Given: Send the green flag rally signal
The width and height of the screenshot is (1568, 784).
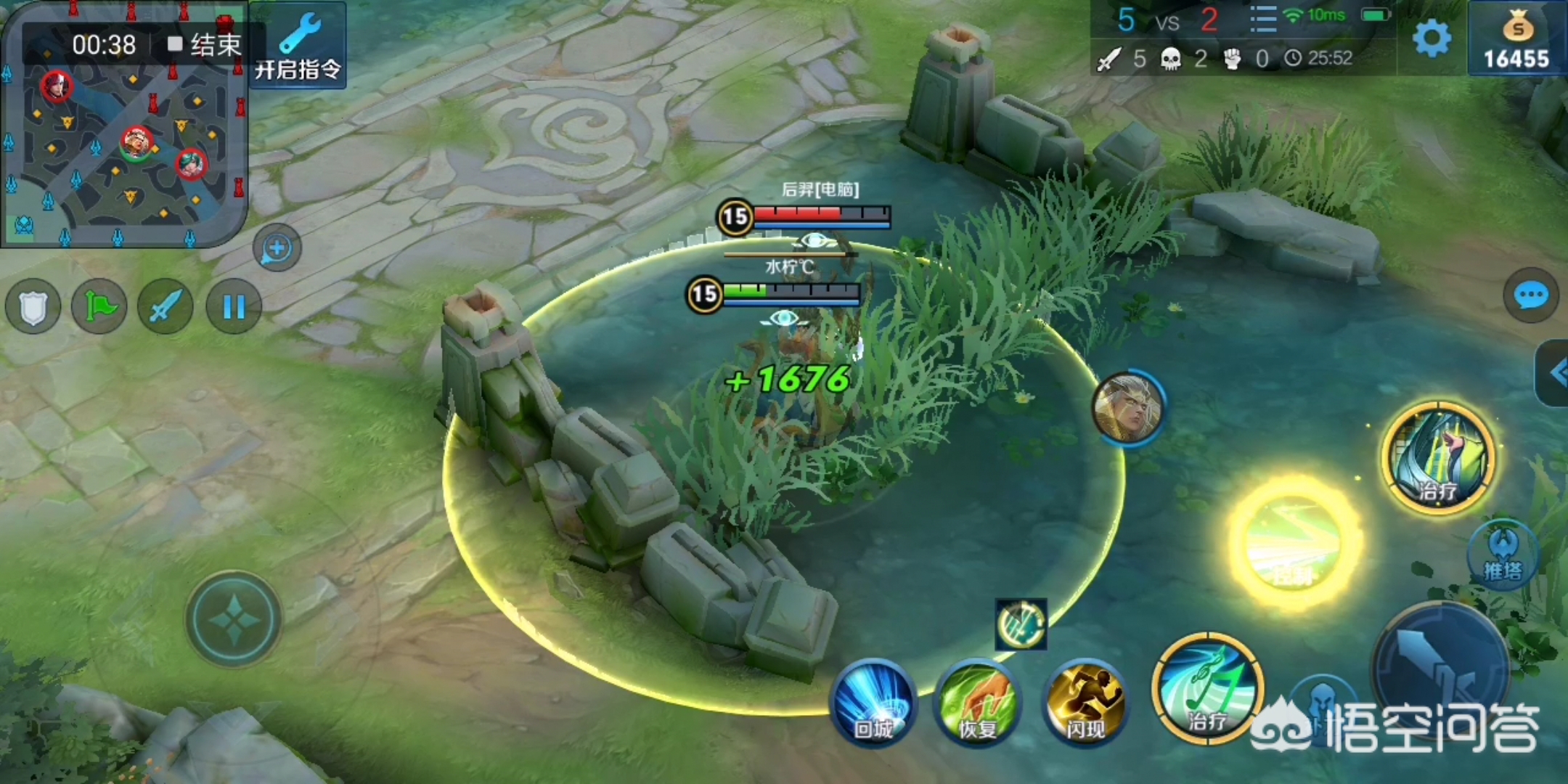Looking at the screenshot, I should click(x=99, y=307).
